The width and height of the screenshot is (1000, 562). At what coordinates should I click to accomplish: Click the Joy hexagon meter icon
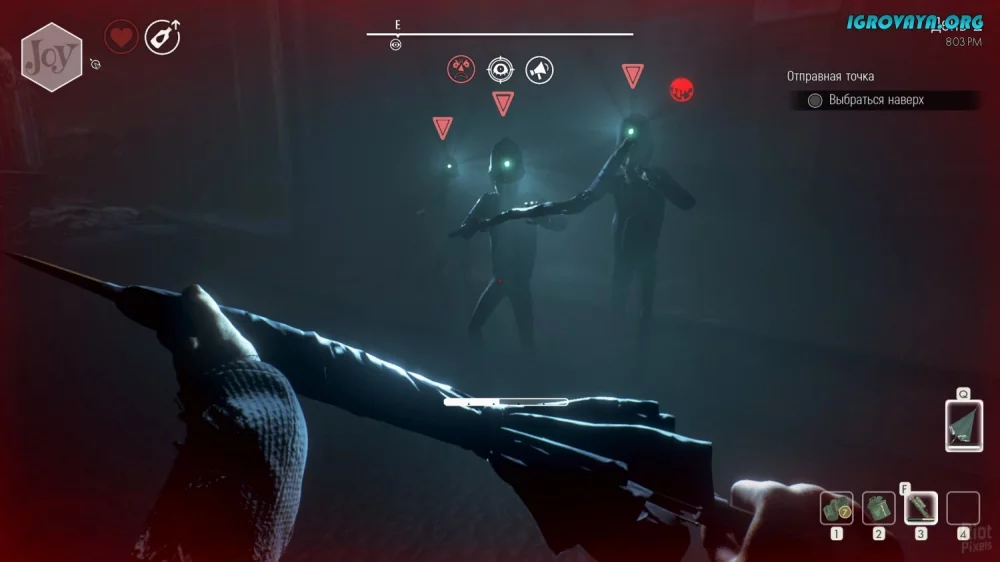point(51,57)
